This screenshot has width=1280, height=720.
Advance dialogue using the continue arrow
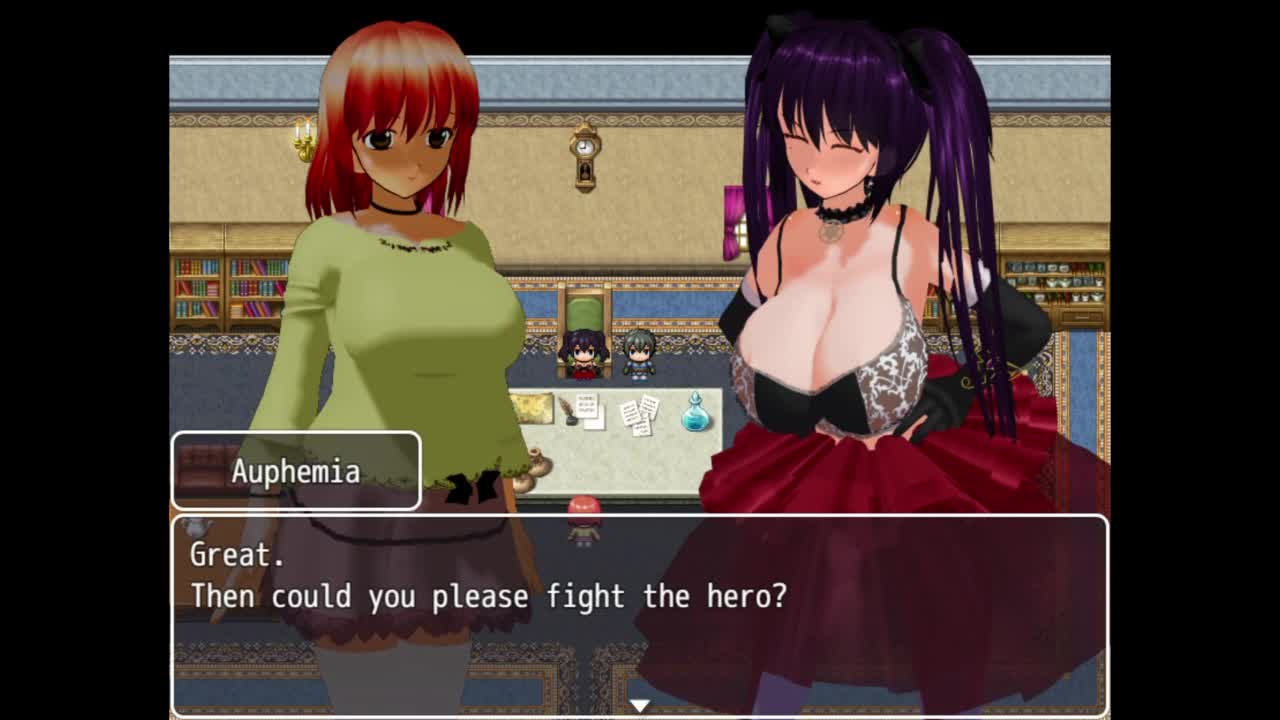click(640, 705)
